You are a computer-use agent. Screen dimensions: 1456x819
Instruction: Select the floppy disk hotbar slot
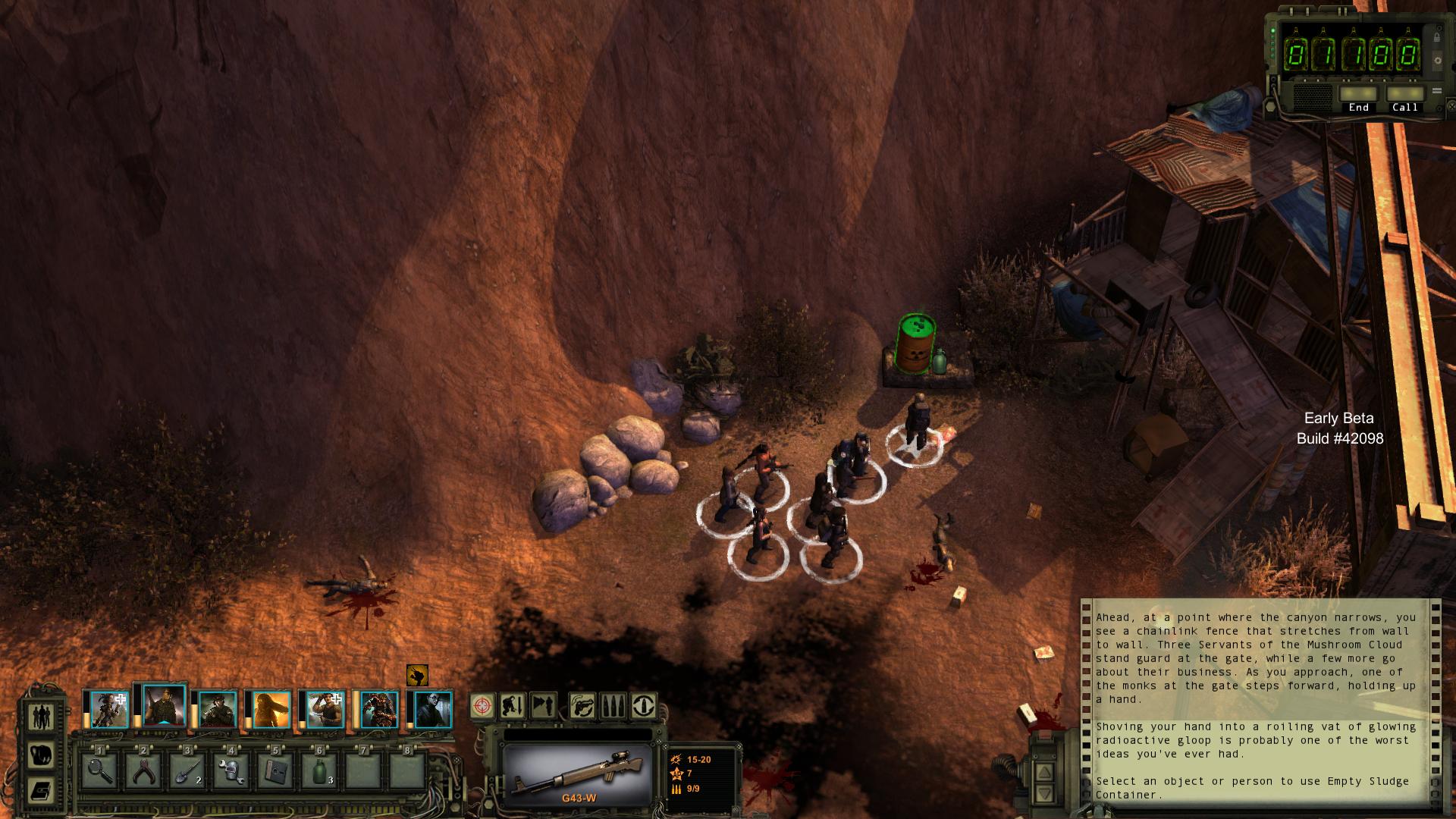[x=275, y=771]
